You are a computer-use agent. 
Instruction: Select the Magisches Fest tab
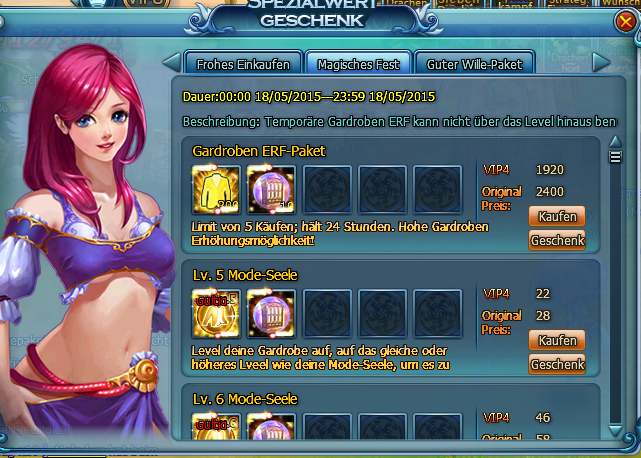coord(357,63)
